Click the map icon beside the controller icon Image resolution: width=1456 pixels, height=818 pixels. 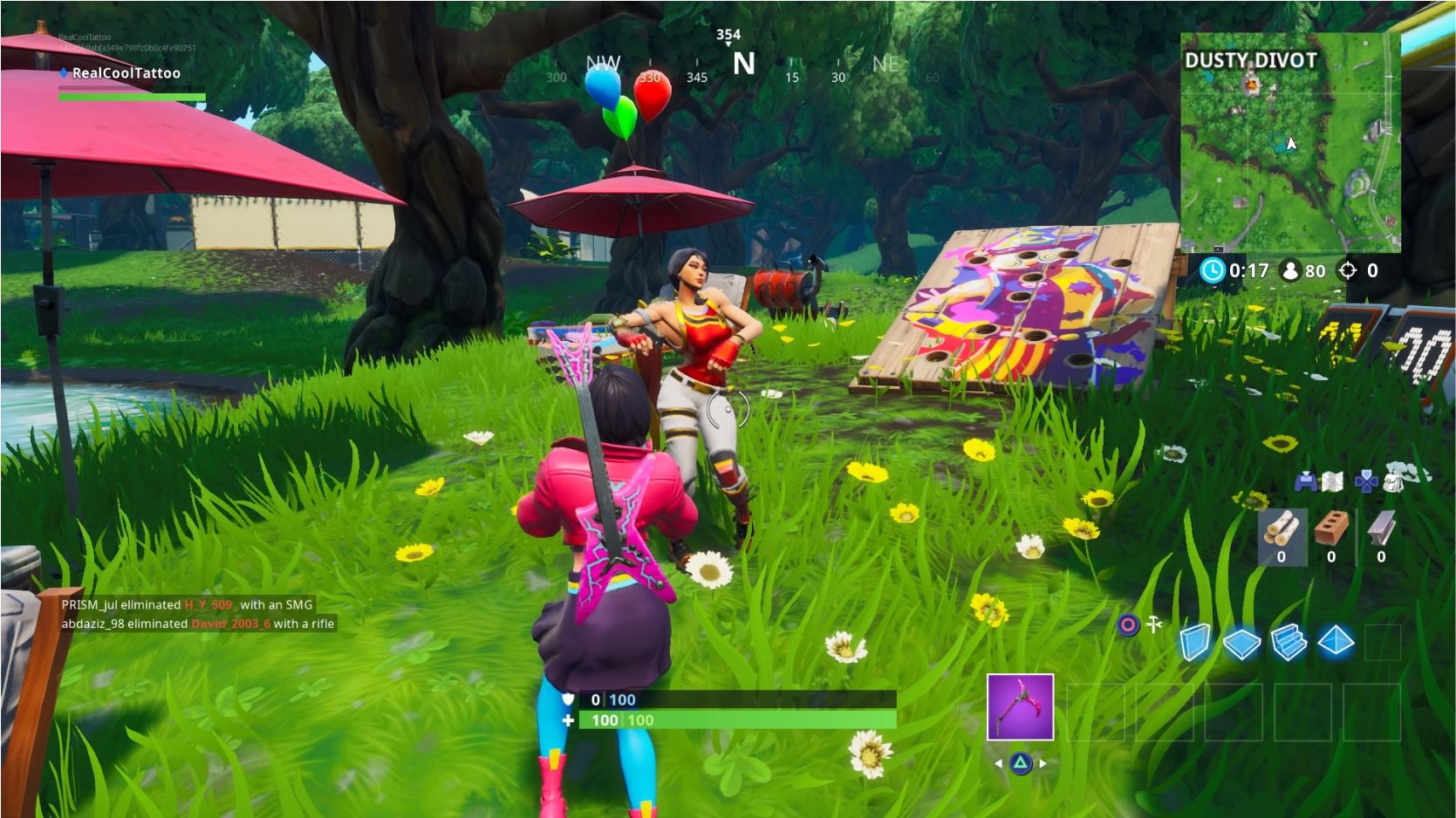point(1332,482)
